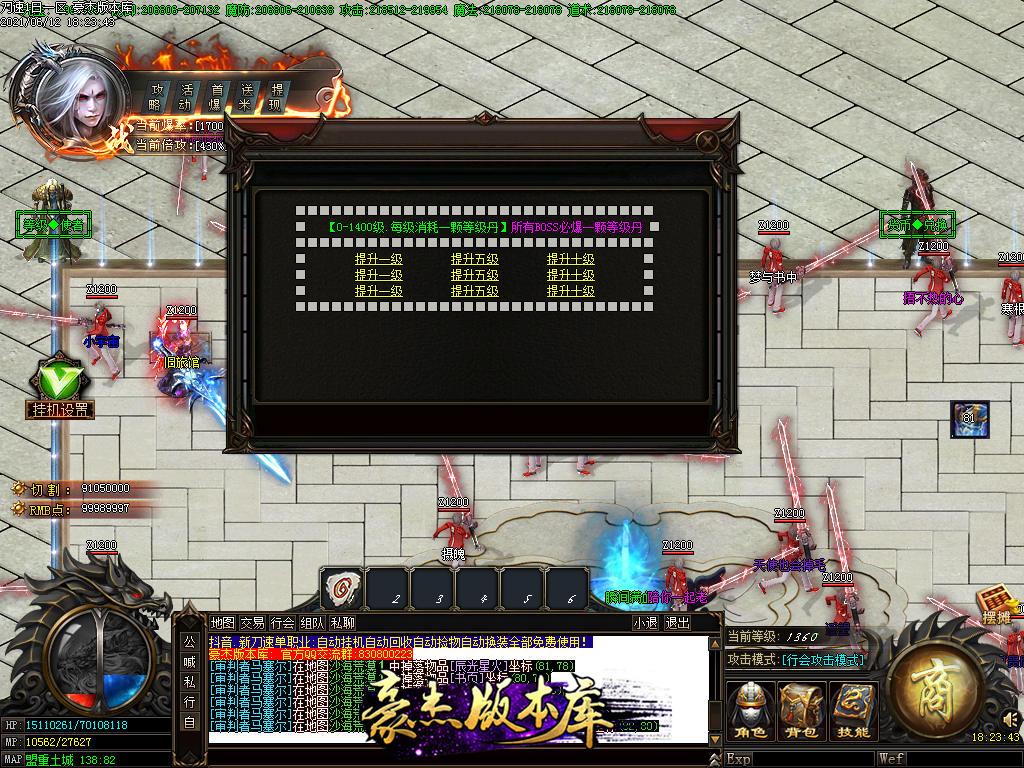Open the 首爆 first-drop button

(x=216, y=96)
